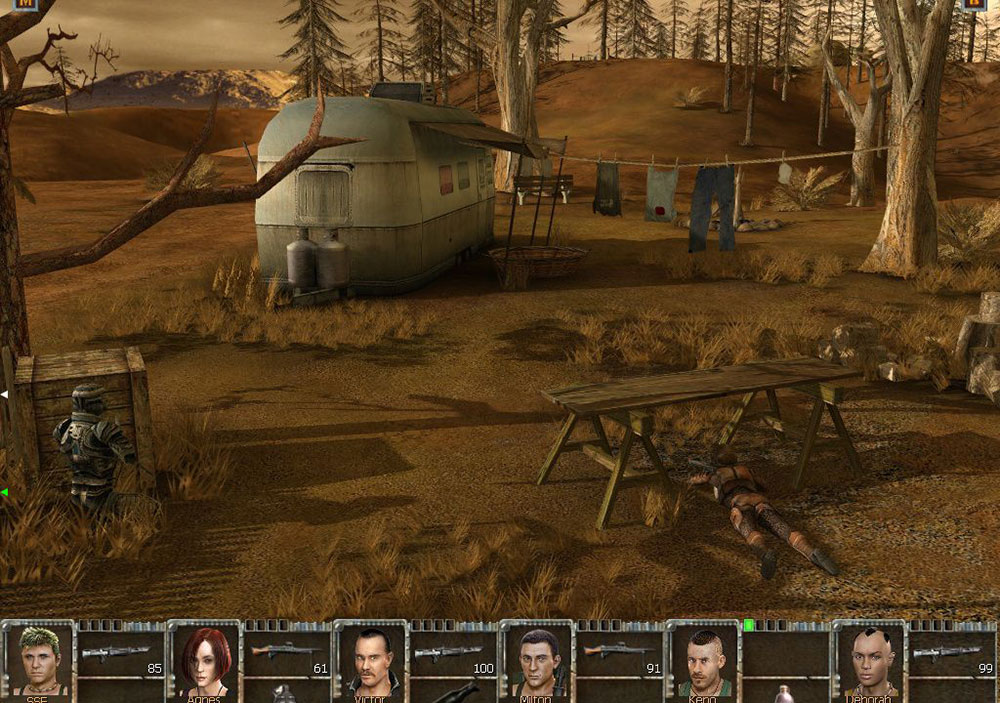
Task: Select the green-haired mercenary's portrait
Action: [39, 660]
